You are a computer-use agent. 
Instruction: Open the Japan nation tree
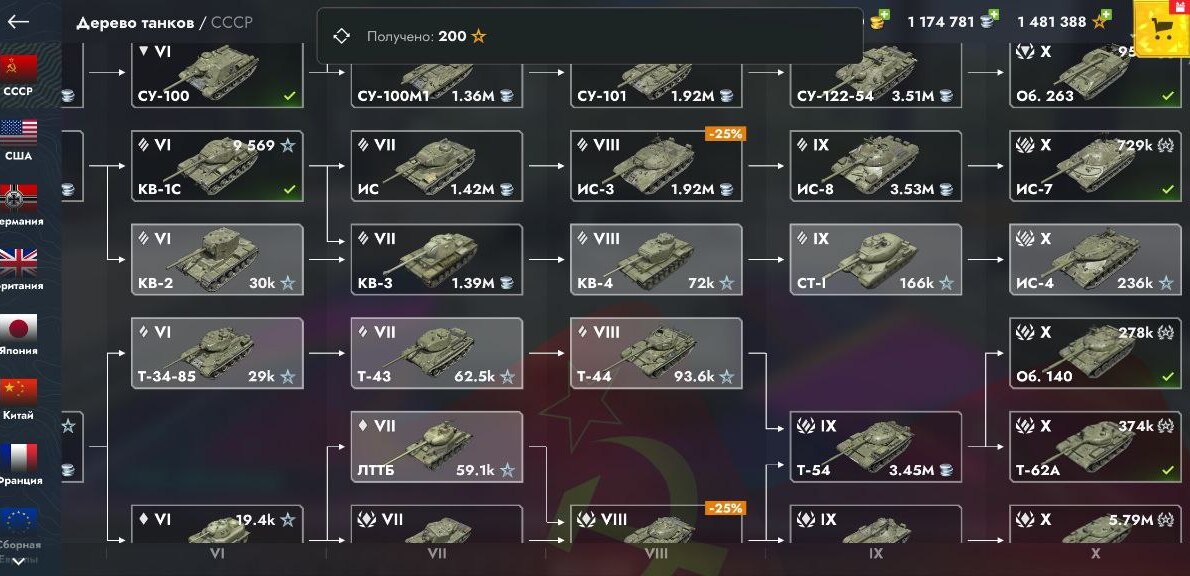(x=18, y=334)
